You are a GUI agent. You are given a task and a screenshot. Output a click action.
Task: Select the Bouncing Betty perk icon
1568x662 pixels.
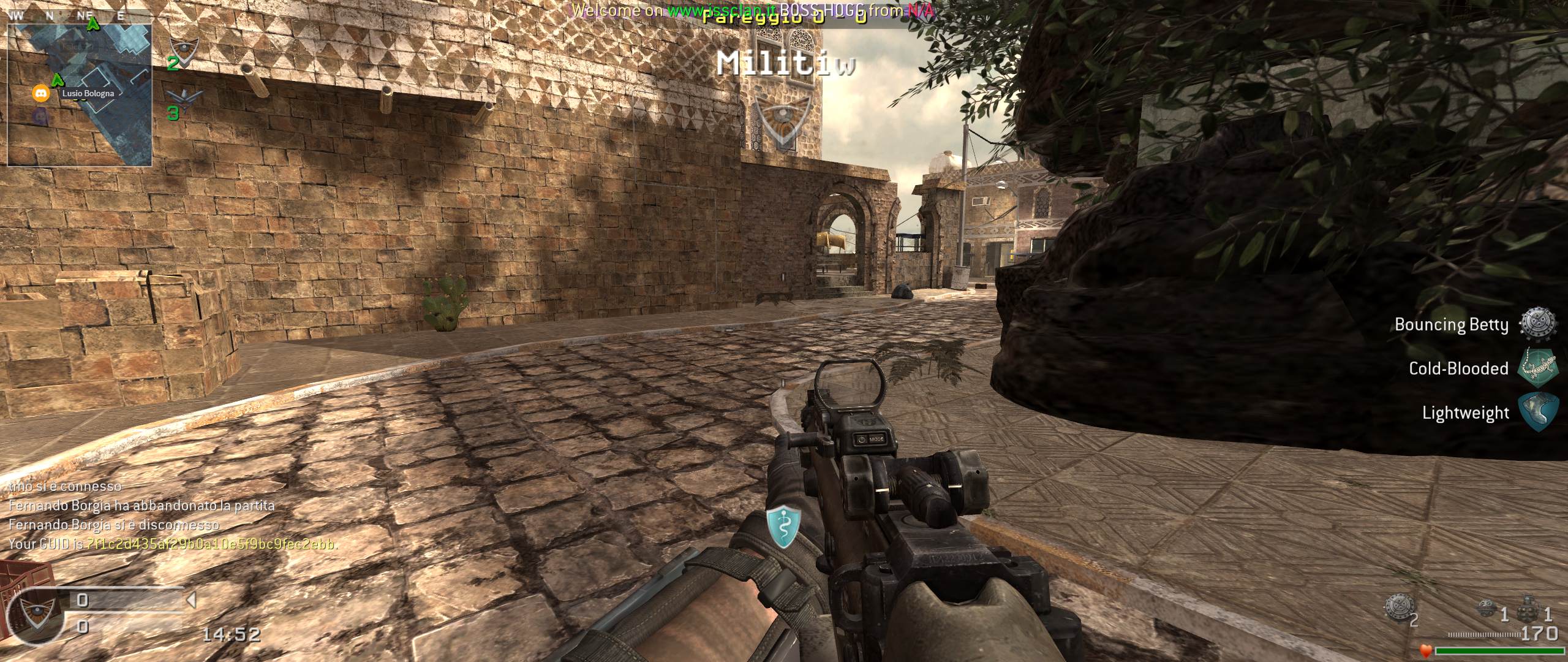tap(1539, 323)
